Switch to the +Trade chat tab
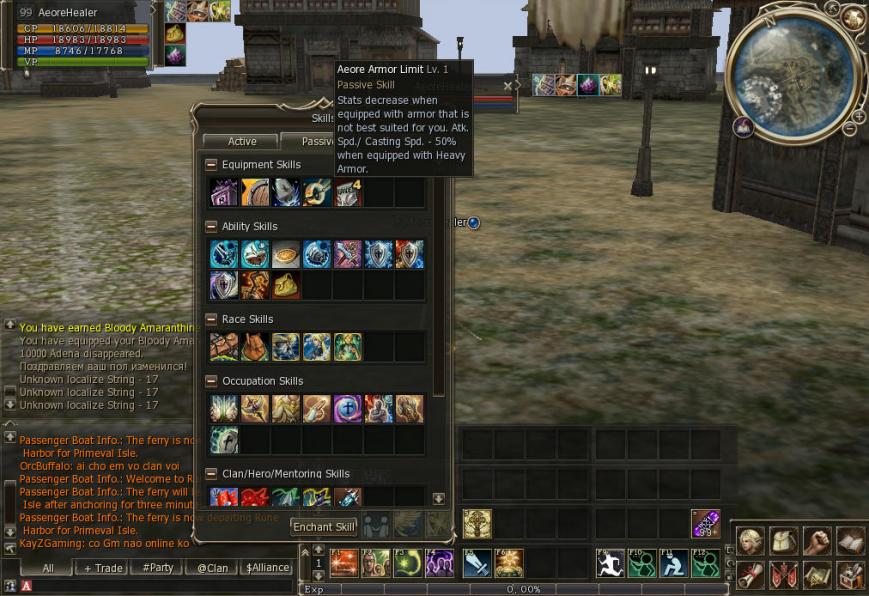 [x=103, y=568]
